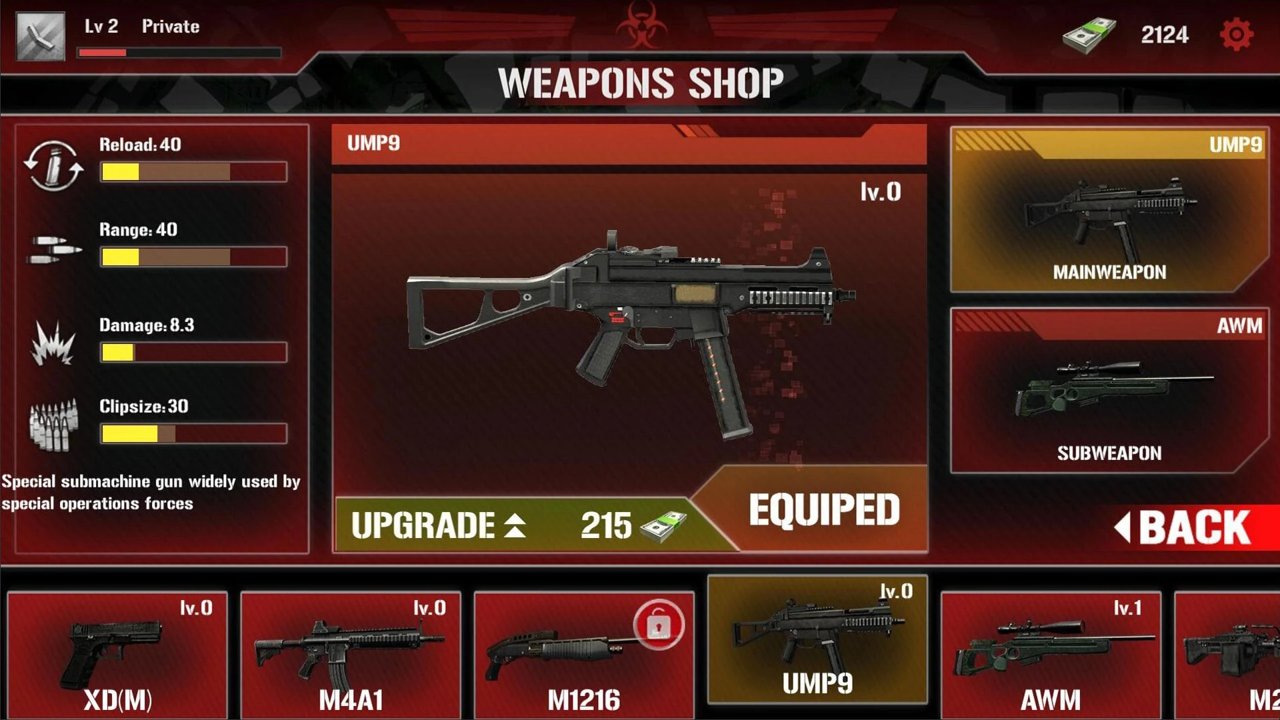
Task: Select the UMP9 main weapon slot
Action: pos(1109,210)
